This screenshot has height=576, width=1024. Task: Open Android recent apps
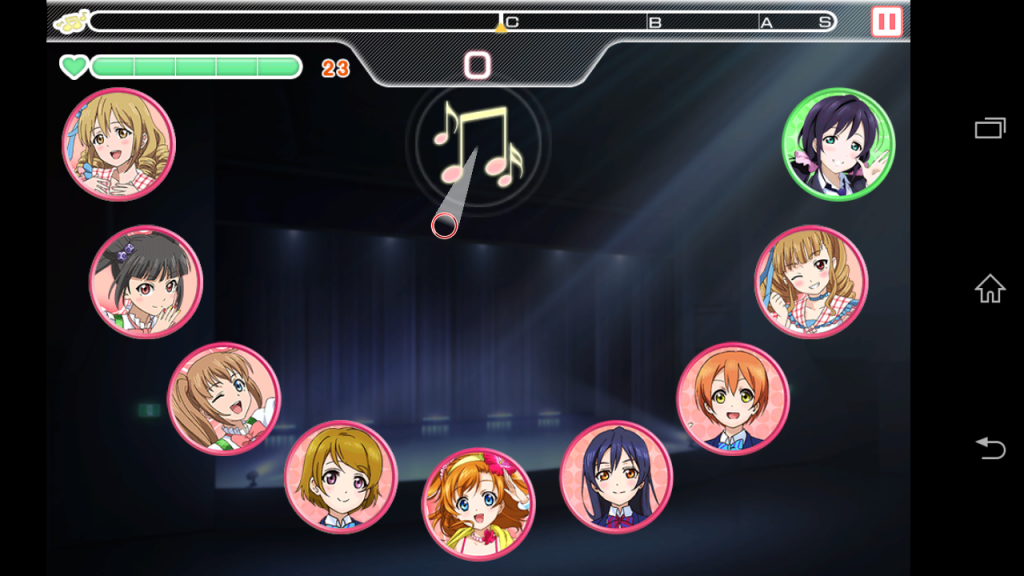(990, 128)
